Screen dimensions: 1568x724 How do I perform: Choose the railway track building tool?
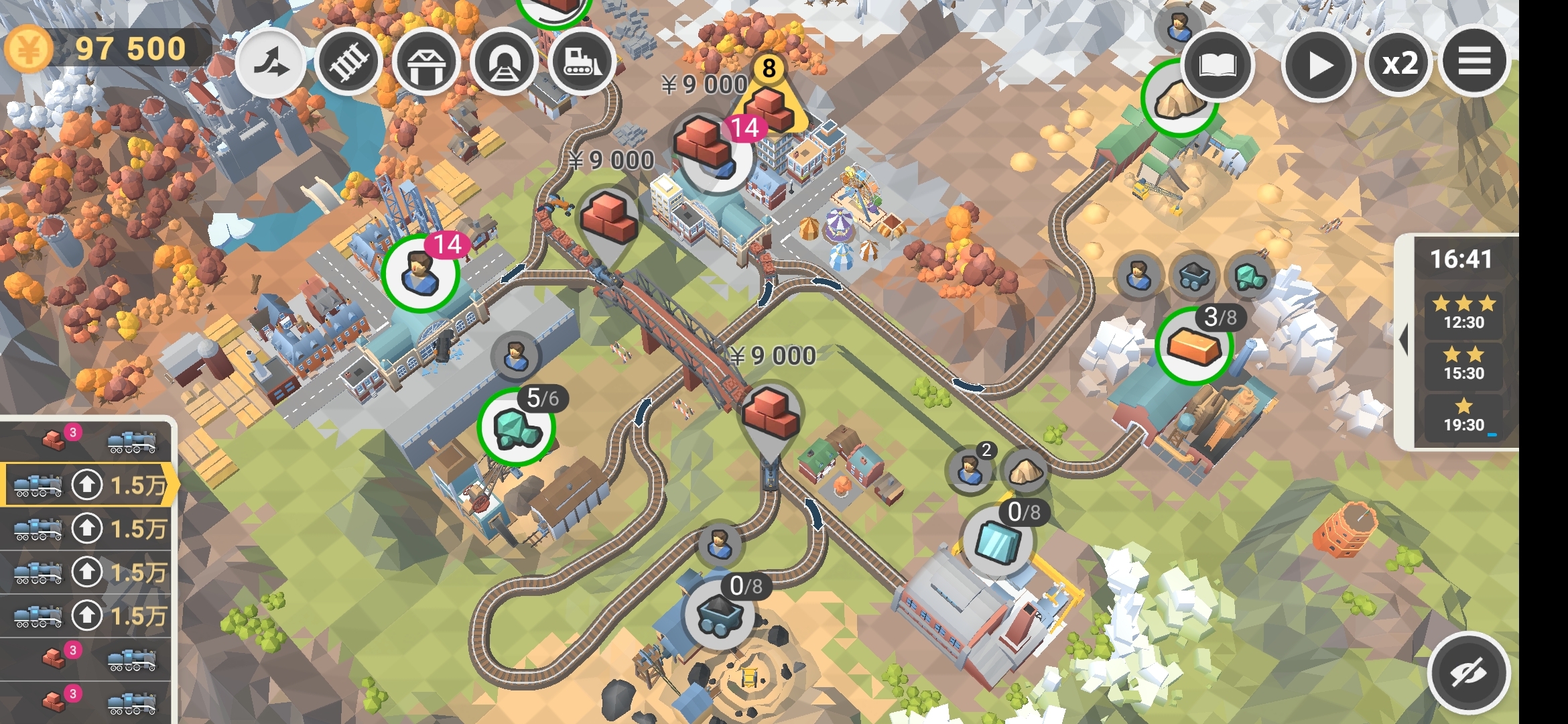(x=348, y=64)
